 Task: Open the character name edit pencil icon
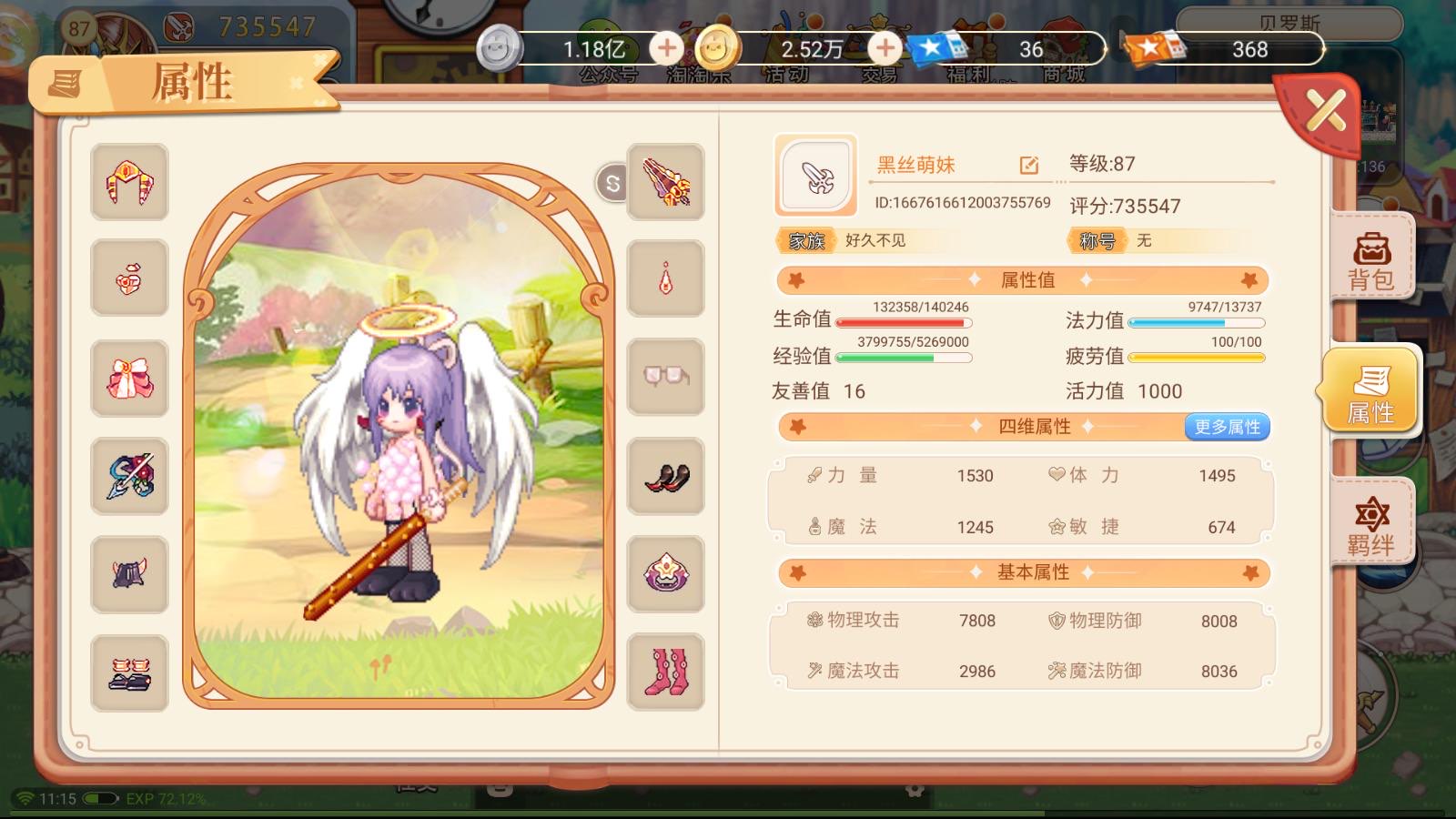pyautogui.click(x=1029, y=166)
